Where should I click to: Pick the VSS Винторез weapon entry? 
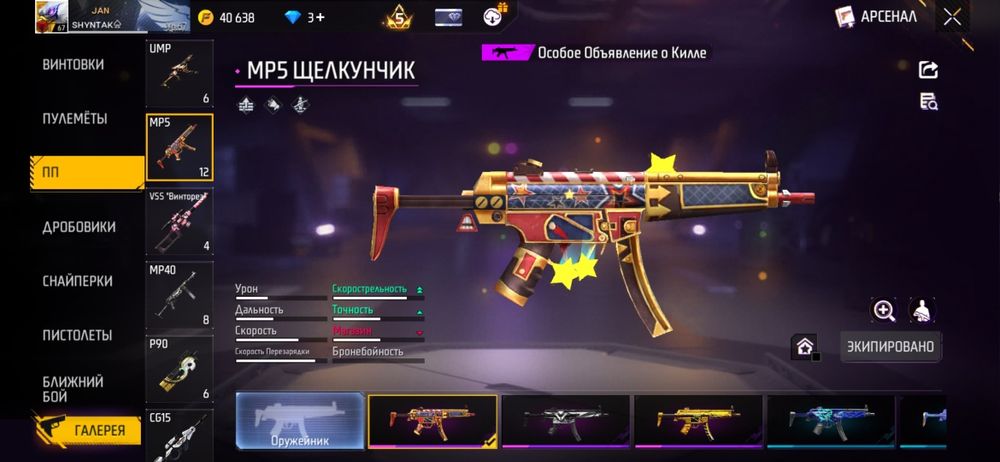click(x=179, y=222)
